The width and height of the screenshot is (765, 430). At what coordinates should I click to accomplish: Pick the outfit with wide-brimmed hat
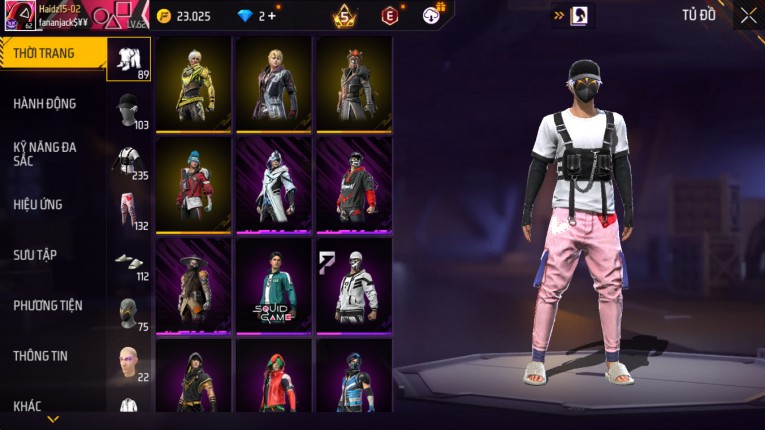click(194, 286)
